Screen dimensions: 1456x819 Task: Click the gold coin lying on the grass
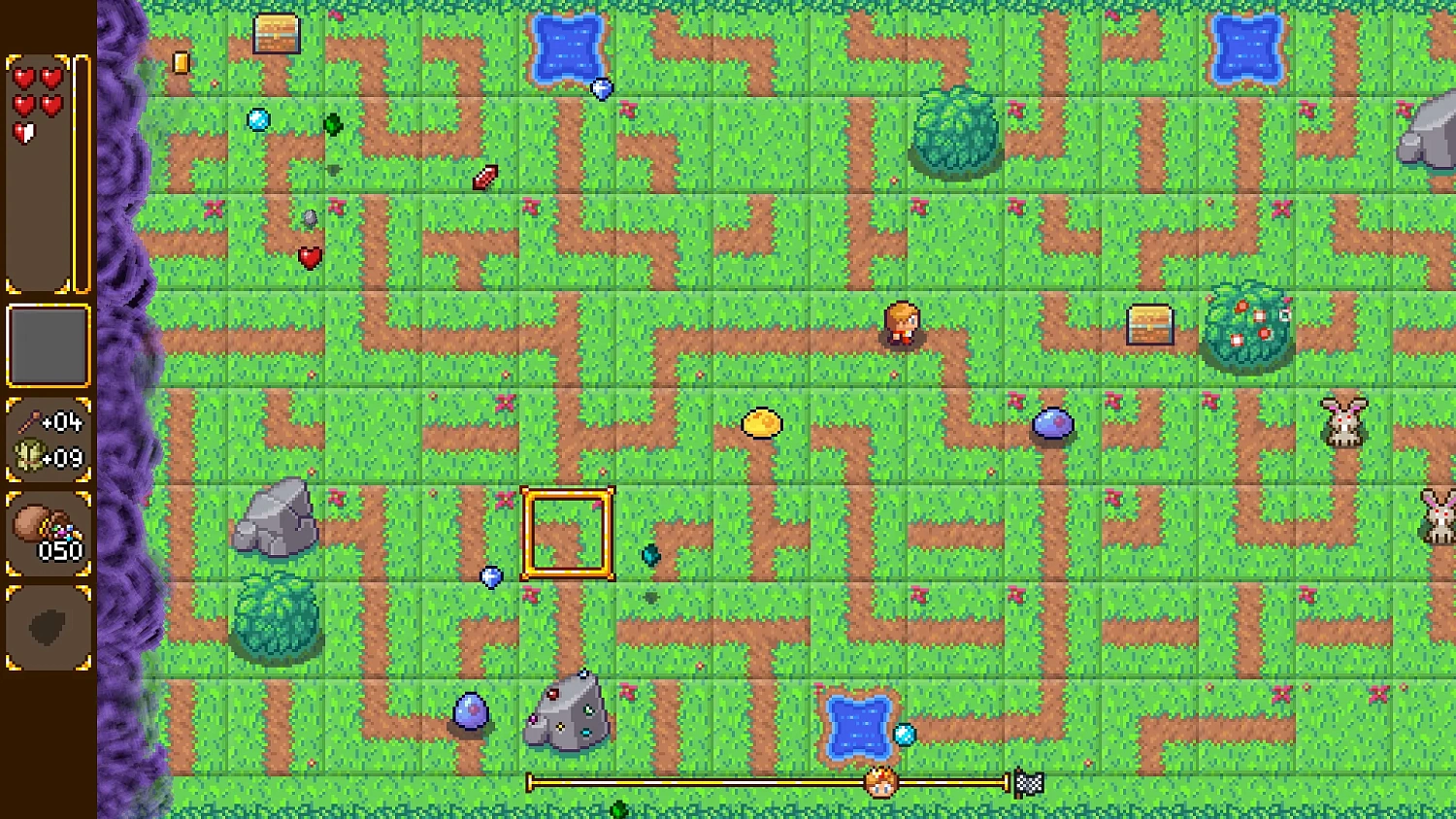[x=761, y=422]
